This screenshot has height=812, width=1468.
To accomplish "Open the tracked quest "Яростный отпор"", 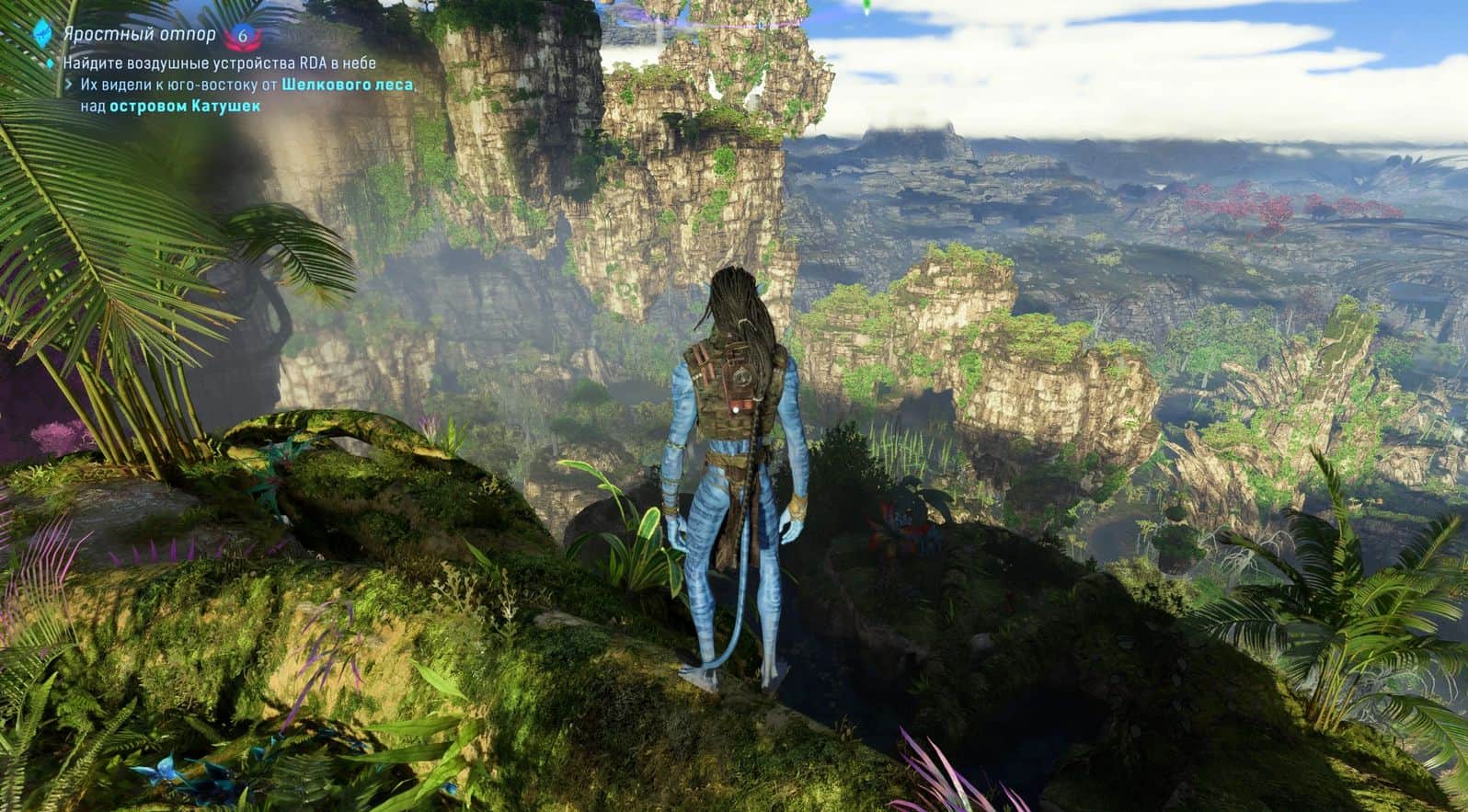I will tap(140, 35).
